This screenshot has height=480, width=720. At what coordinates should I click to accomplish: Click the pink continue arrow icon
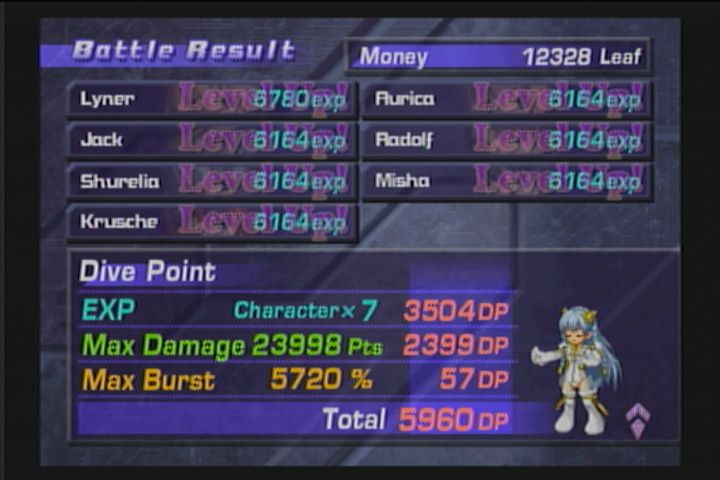tap(638, 420)
